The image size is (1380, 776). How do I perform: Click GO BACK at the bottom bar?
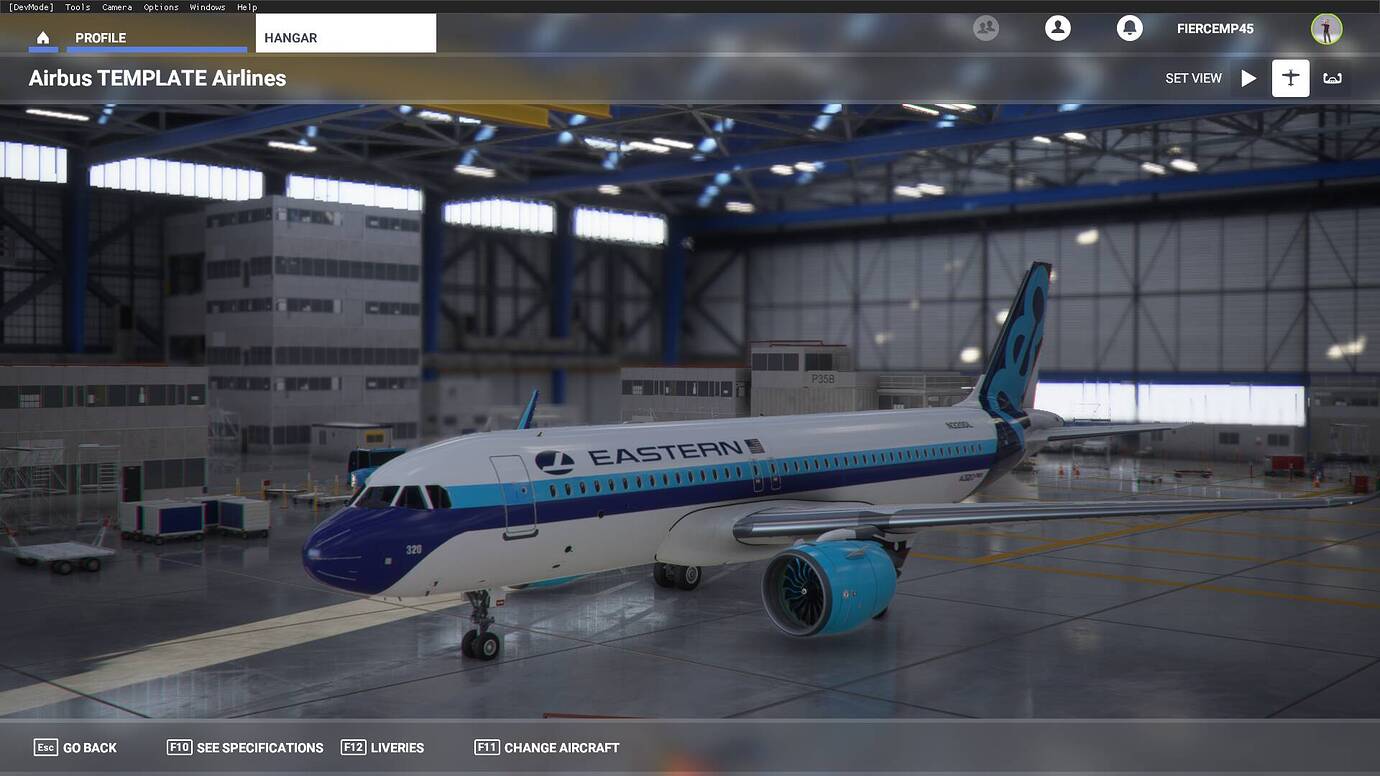tap(89, 747)
